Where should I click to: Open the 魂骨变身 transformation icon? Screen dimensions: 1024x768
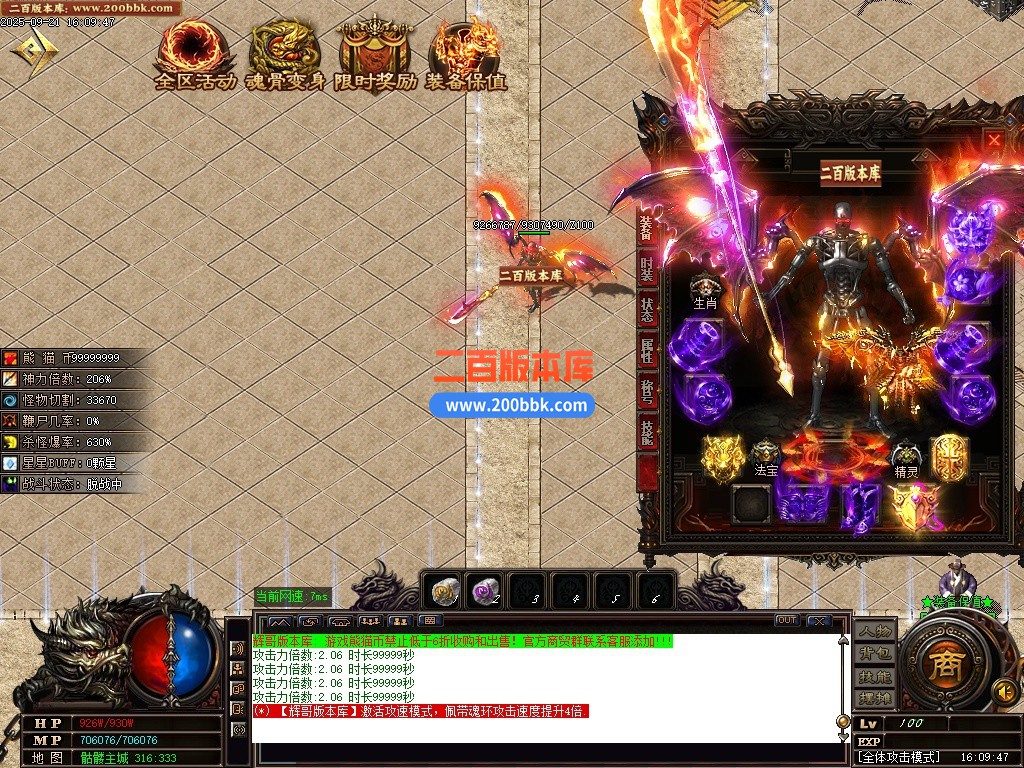coord(286,57)
